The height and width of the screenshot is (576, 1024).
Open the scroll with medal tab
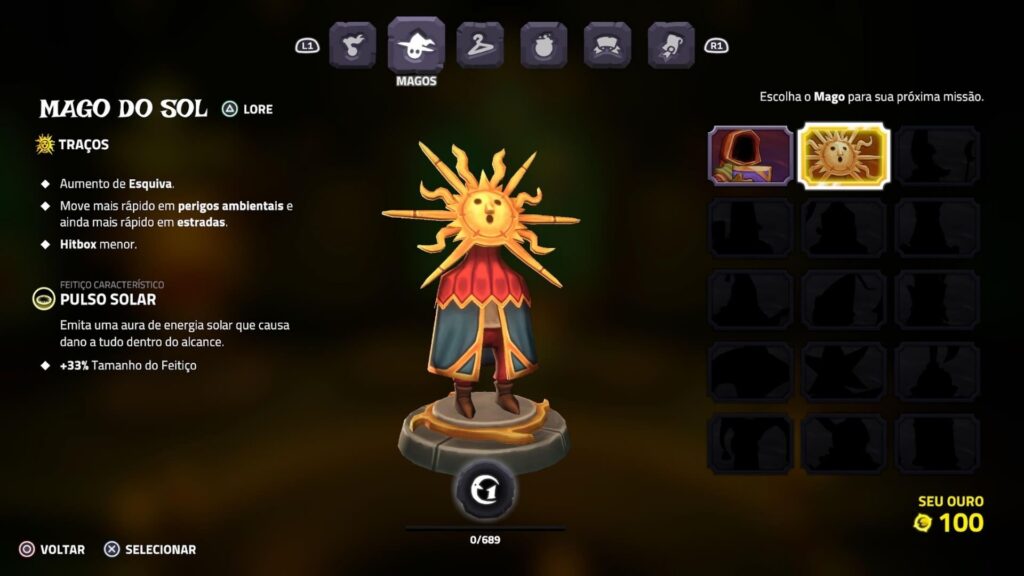tap(671, 45)
